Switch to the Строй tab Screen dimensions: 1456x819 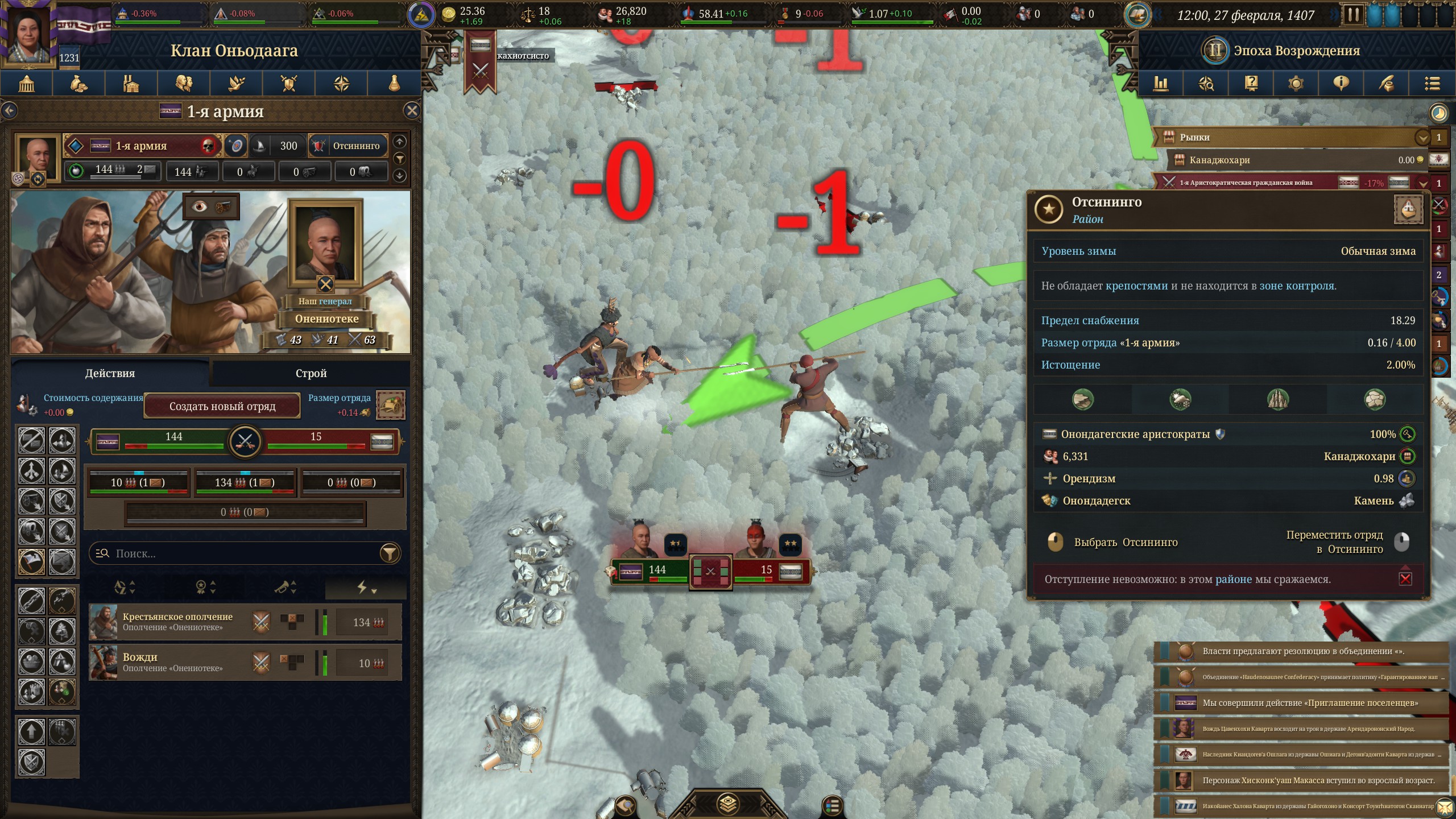click(x=311, y=373)
